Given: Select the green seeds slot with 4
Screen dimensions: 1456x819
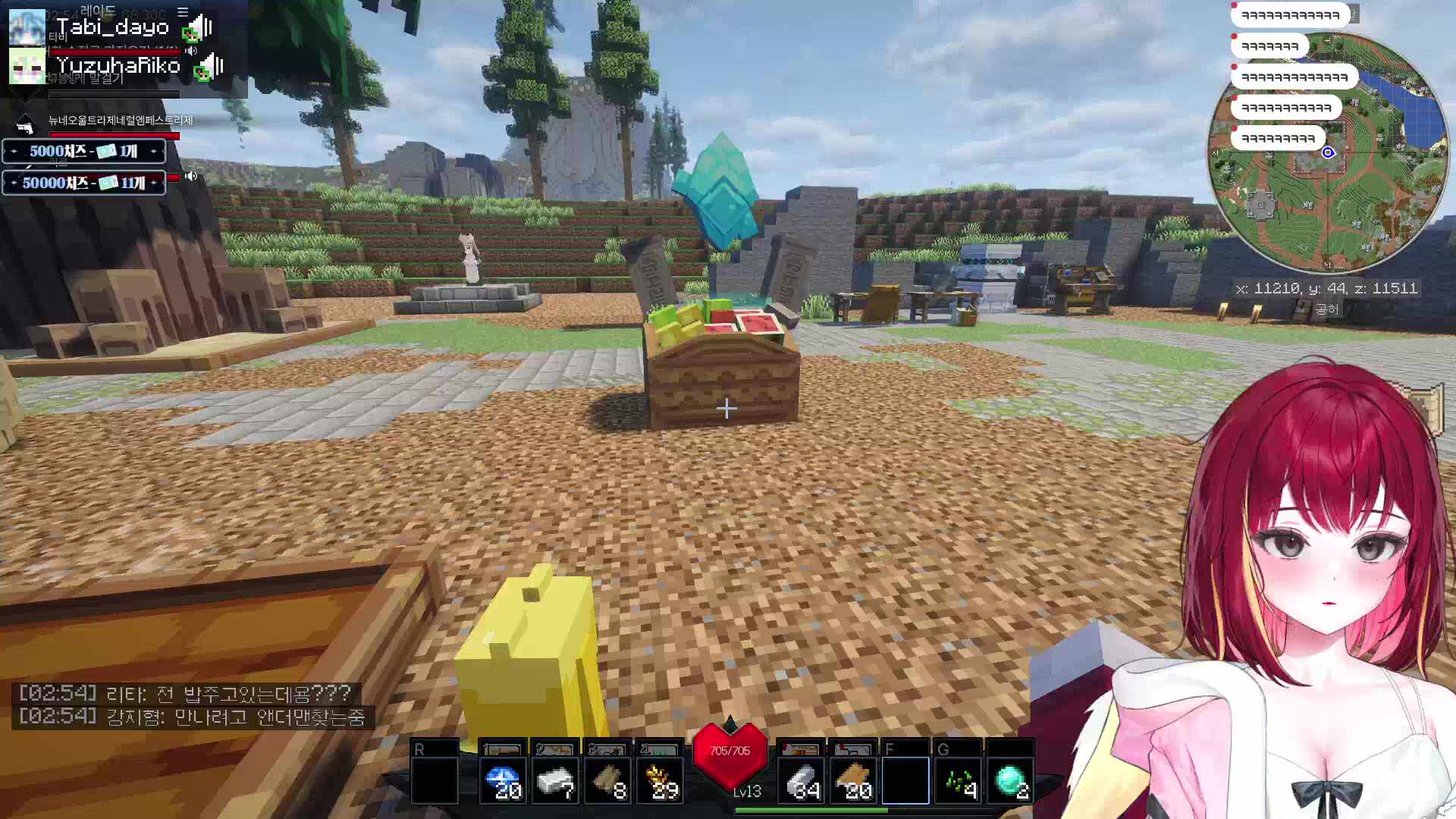Looking at the screenshot, I should (x=958, y=780).
